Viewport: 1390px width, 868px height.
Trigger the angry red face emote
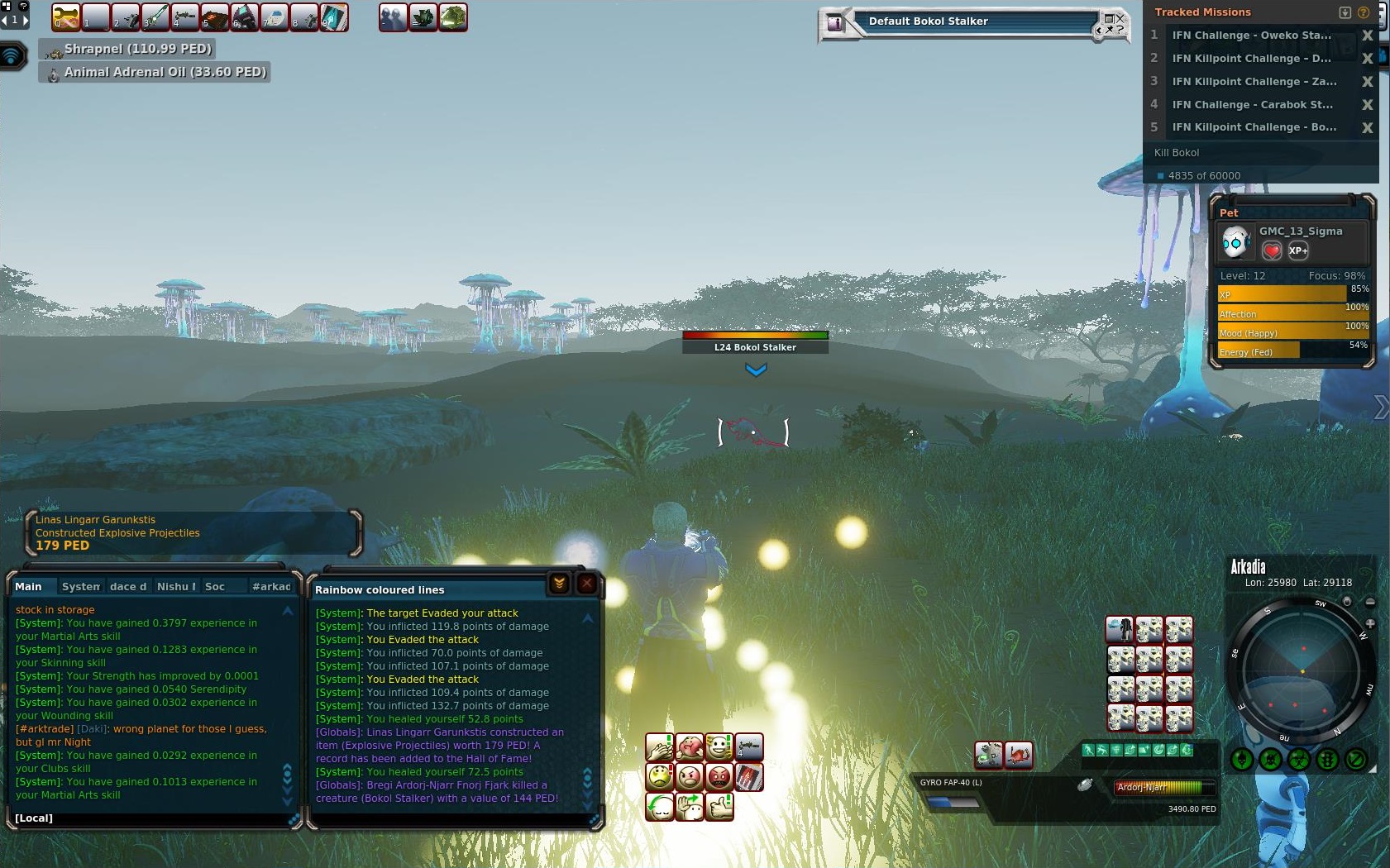[719, 777]
